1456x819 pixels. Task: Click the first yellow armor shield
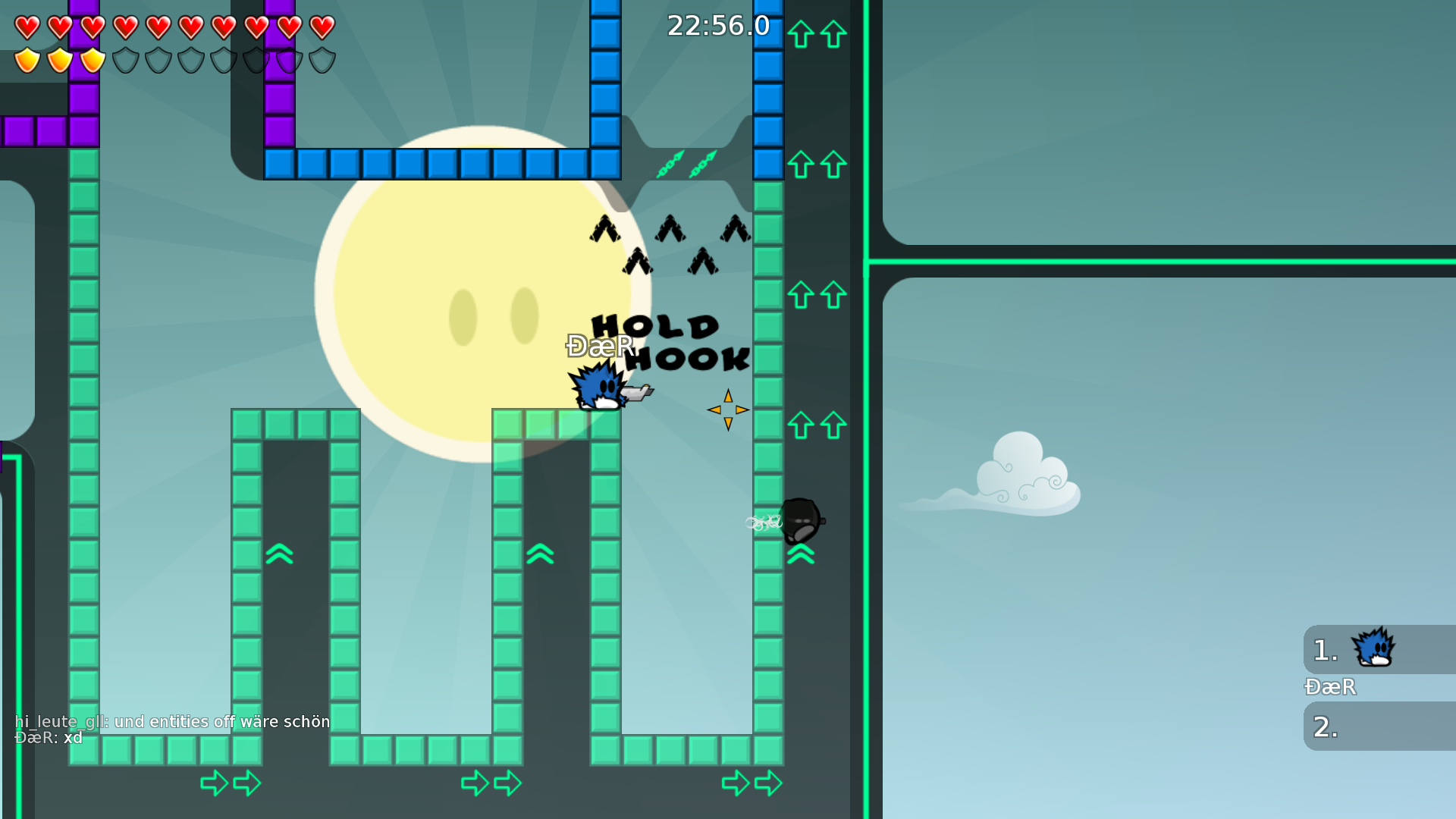click(x=25, y=59)
